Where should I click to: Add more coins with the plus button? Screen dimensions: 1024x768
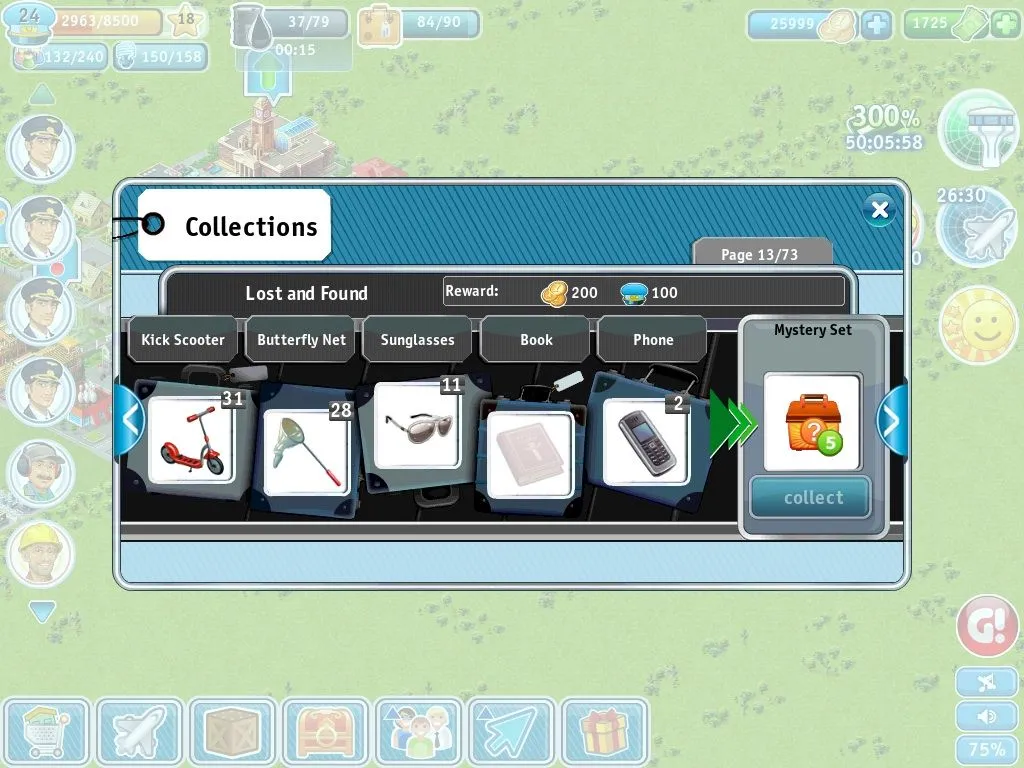[x=876, y=24]
